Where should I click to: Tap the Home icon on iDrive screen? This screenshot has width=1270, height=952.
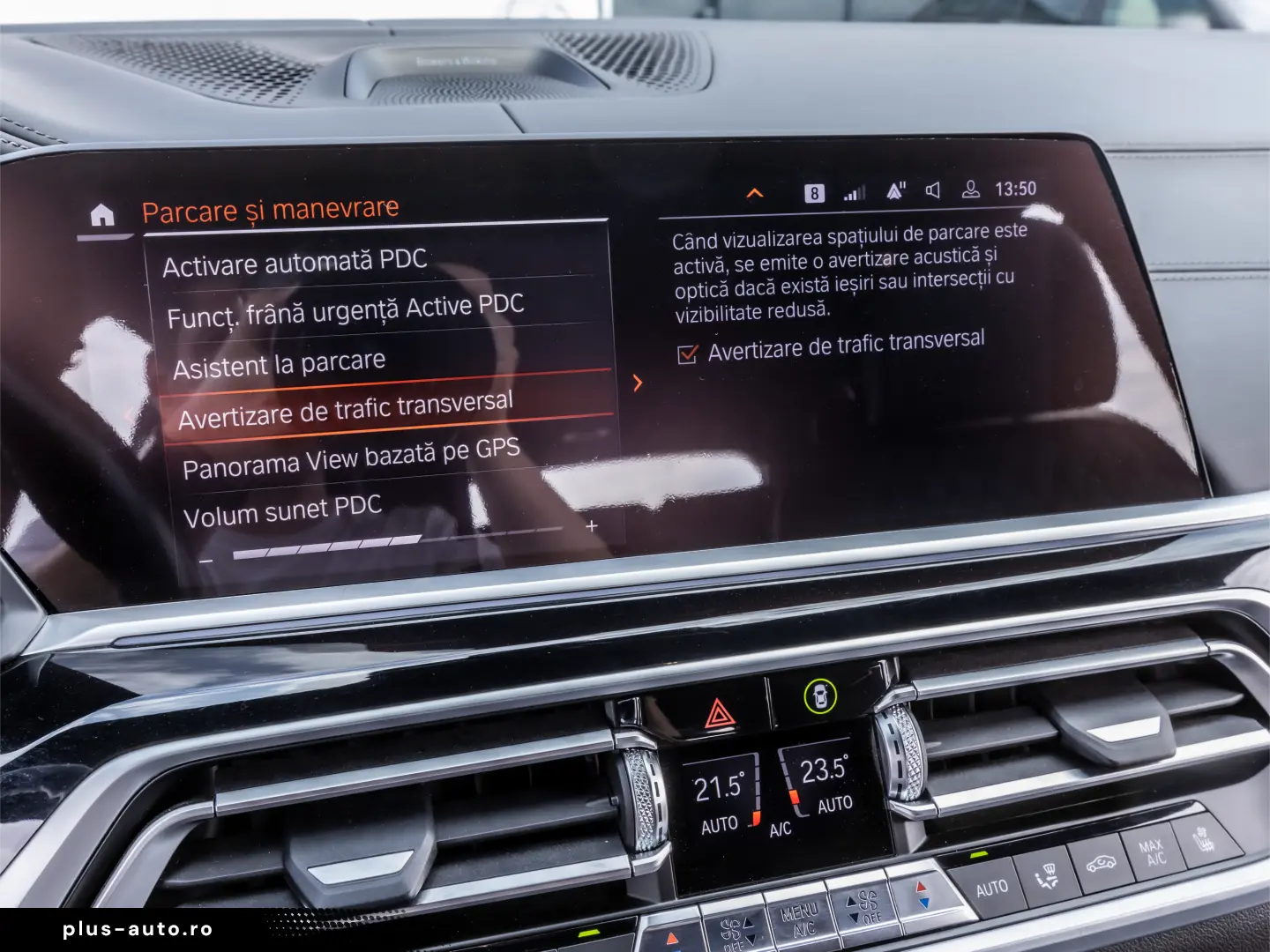(x=101, y=214)
